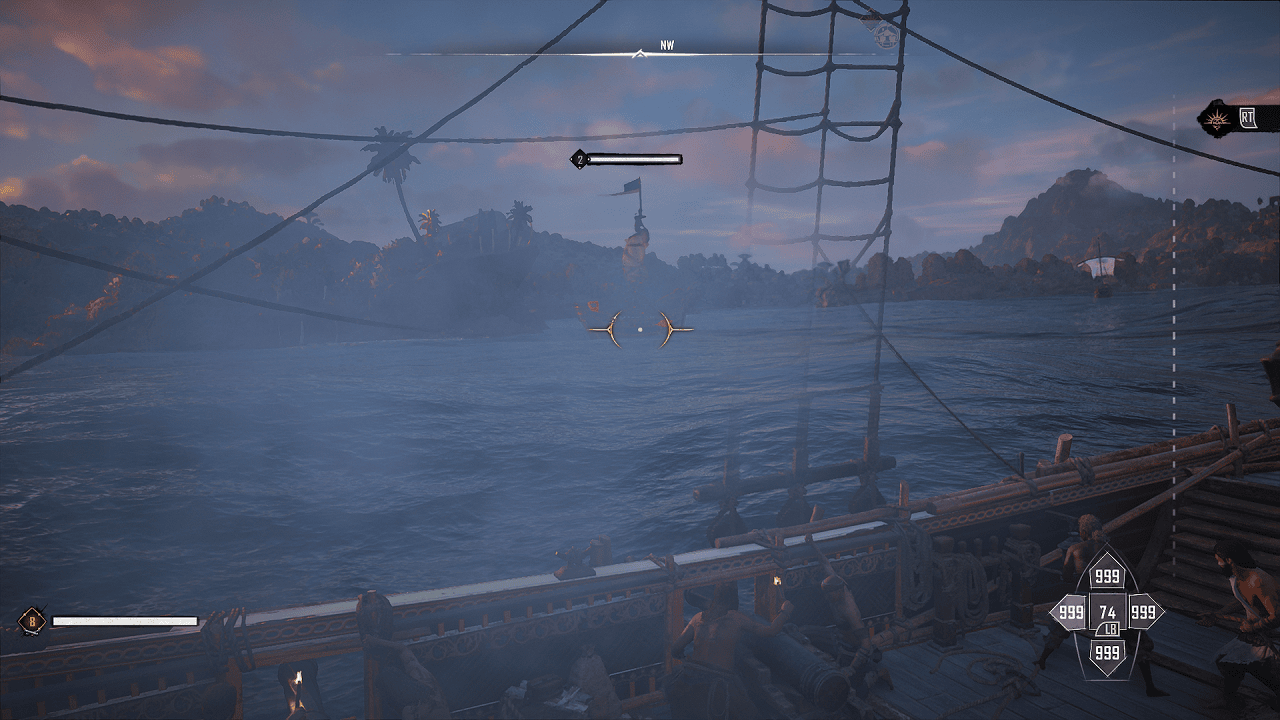
Task: Select the upward-pointing weapon slot showing 999
Action: pos(1107,576)
